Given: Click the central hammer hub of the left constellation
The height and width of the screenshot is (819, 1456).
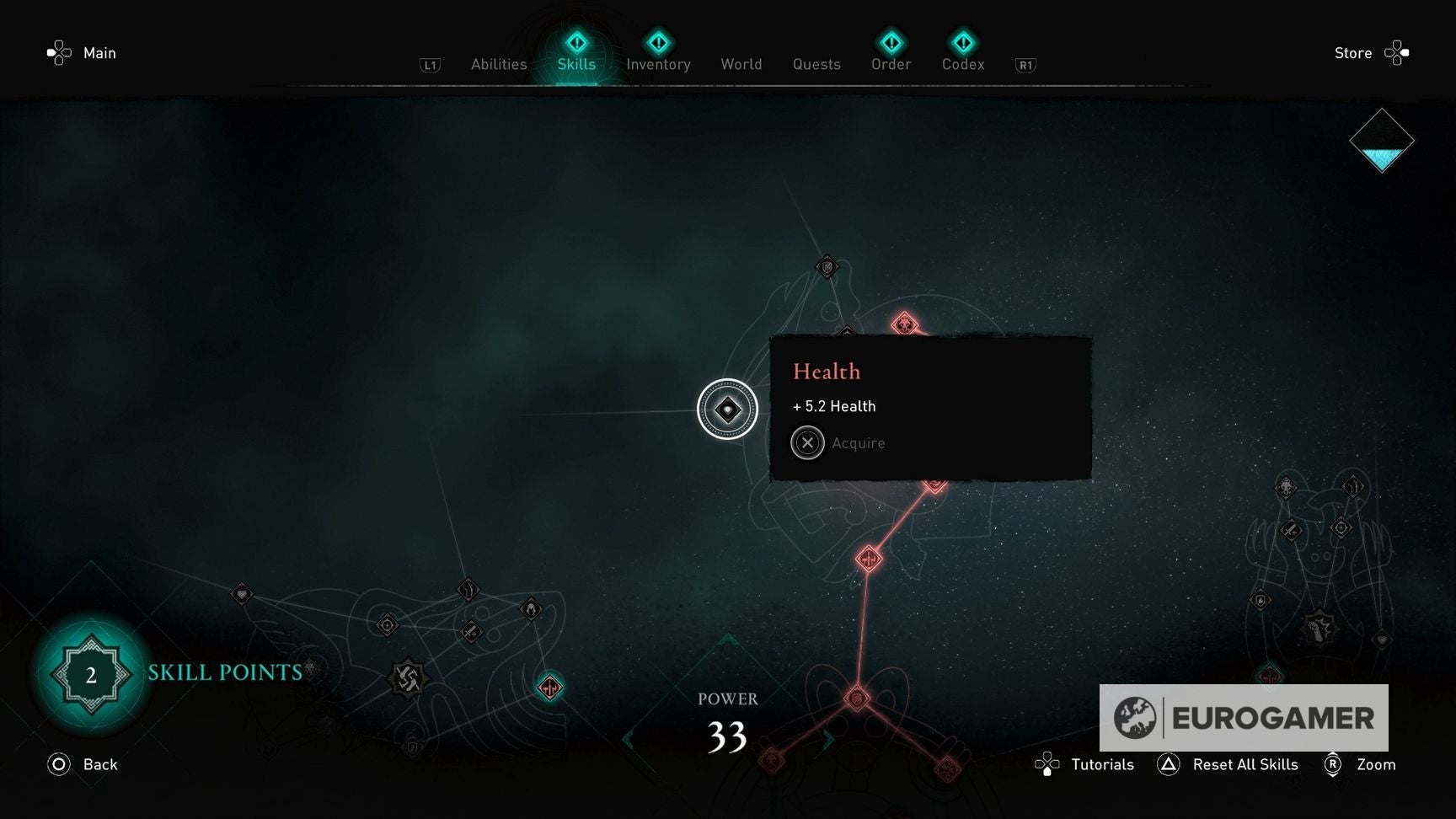Looking at the screenshot, I should tap(409, 679).
